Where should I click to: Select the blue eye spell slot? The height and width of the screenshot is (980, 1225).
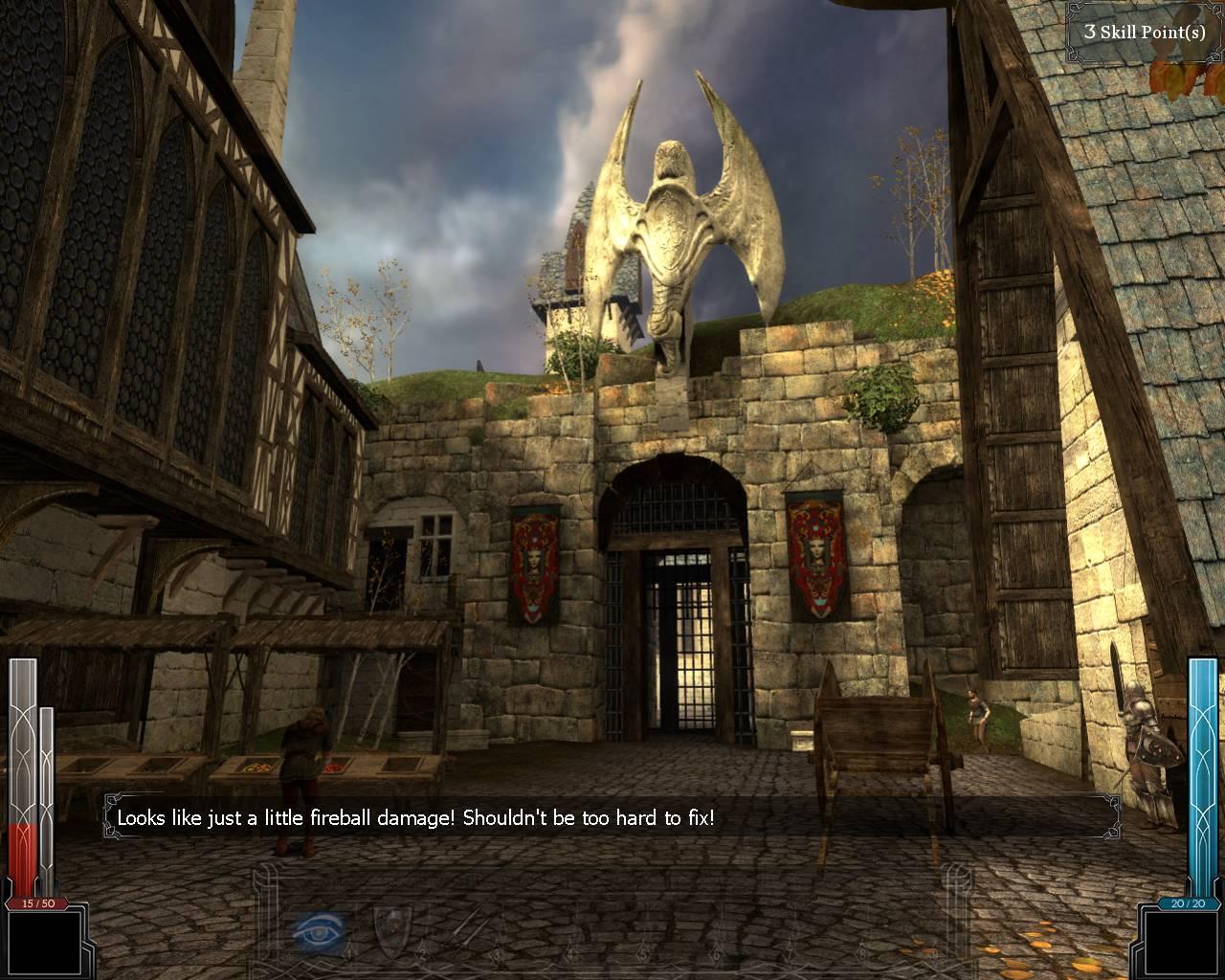pyautogui.click(x=319, y=928)
